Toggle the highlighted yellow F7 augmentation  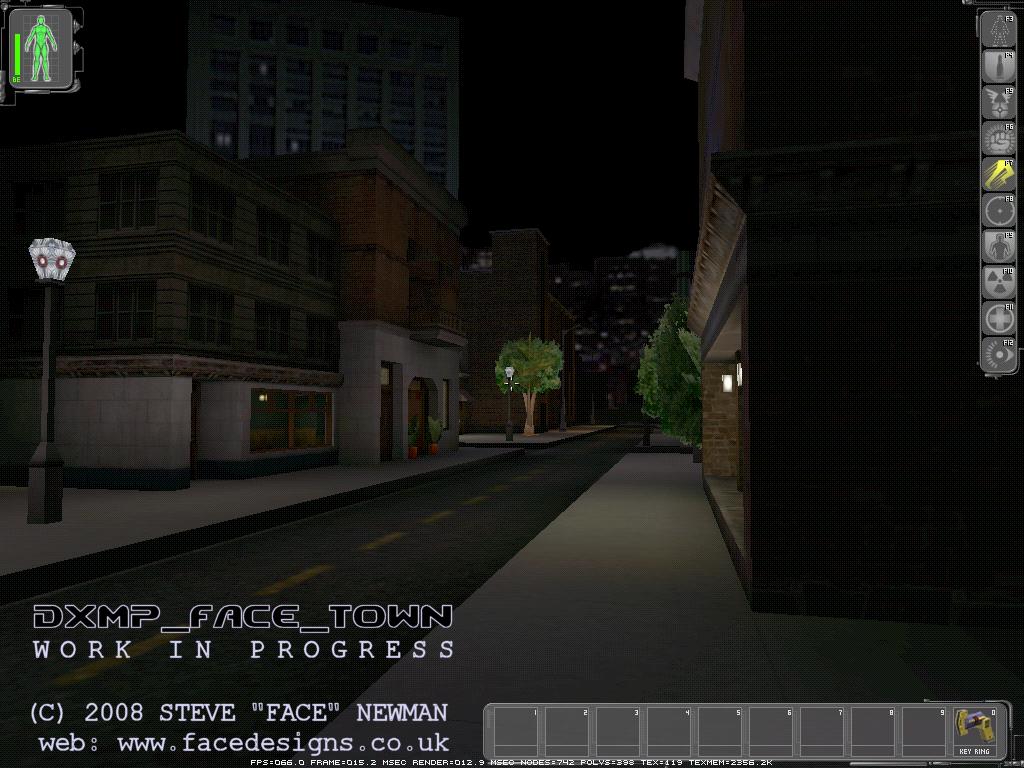[997, 174]
